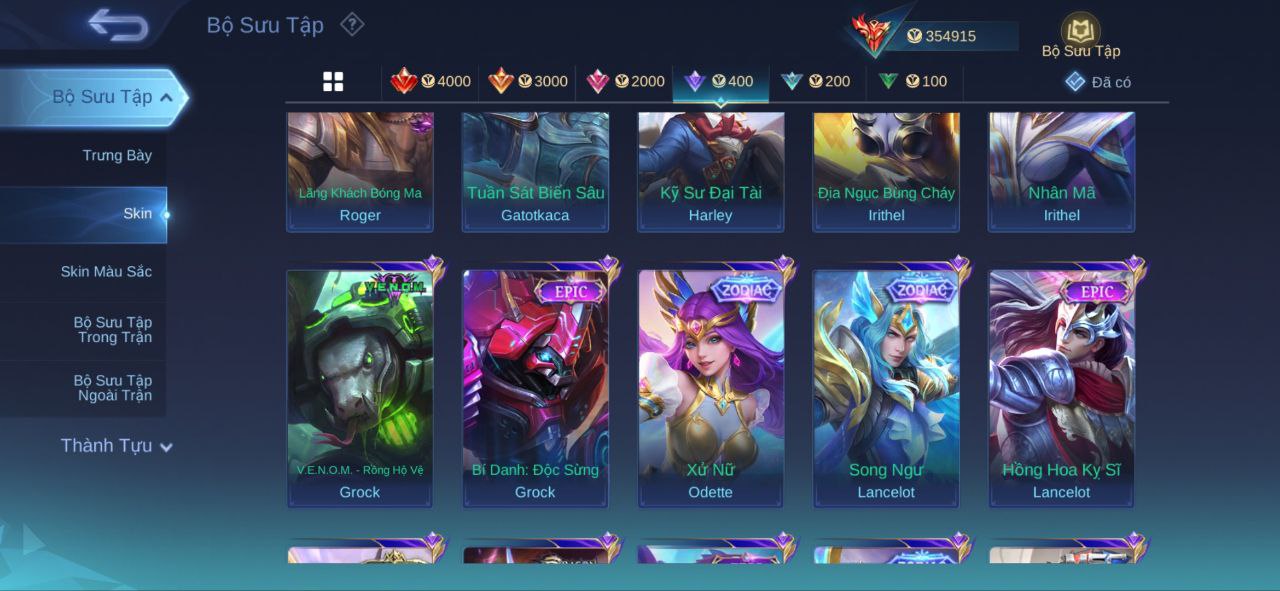This screenshot has width=1280, height=591.
Task: Switch to the 100-point tier tab
Action: [x=913, y=81]
